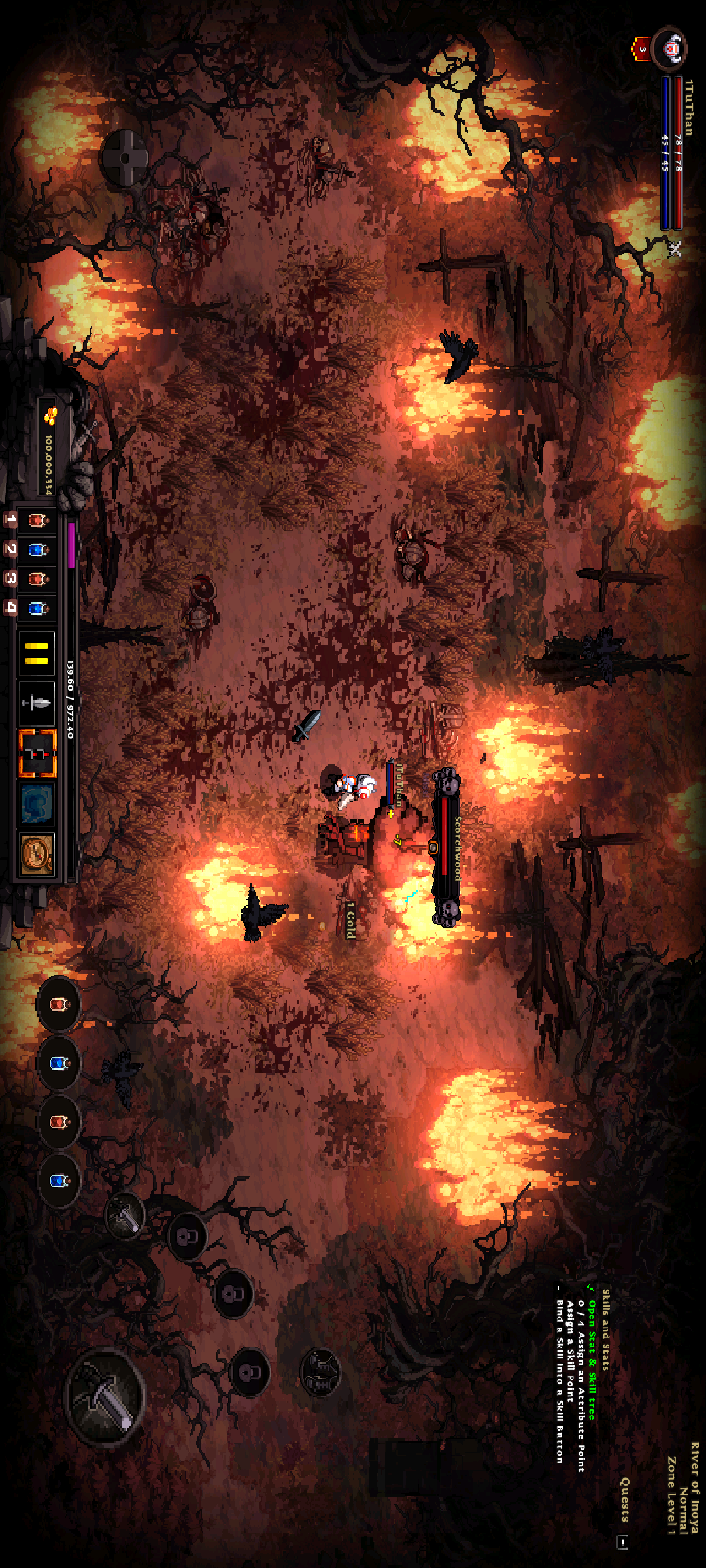Tap the crossed swords icon beside the health bar

click(x=675, y=249)
